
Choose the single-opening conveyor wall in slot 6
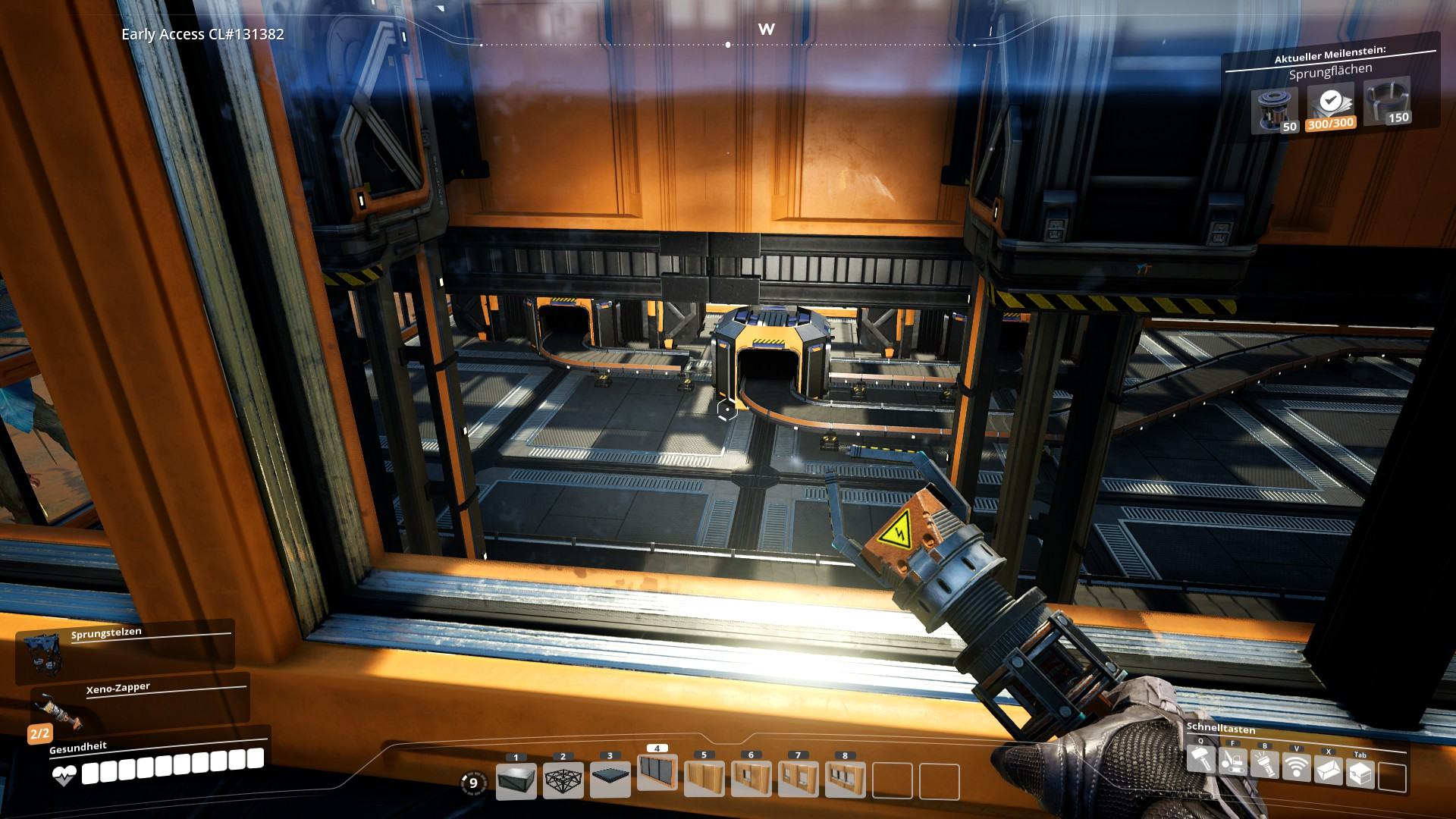(x=752, y=780)
